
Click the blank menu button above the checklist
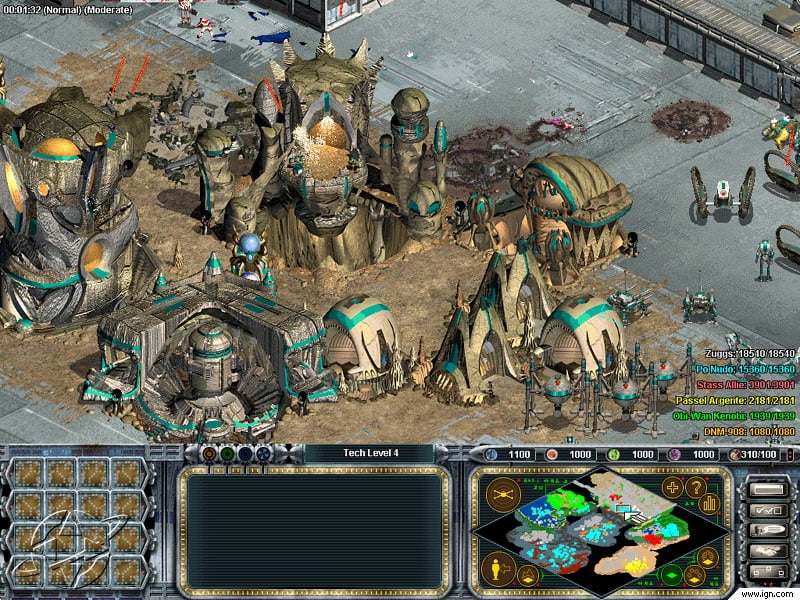[767, 490]
